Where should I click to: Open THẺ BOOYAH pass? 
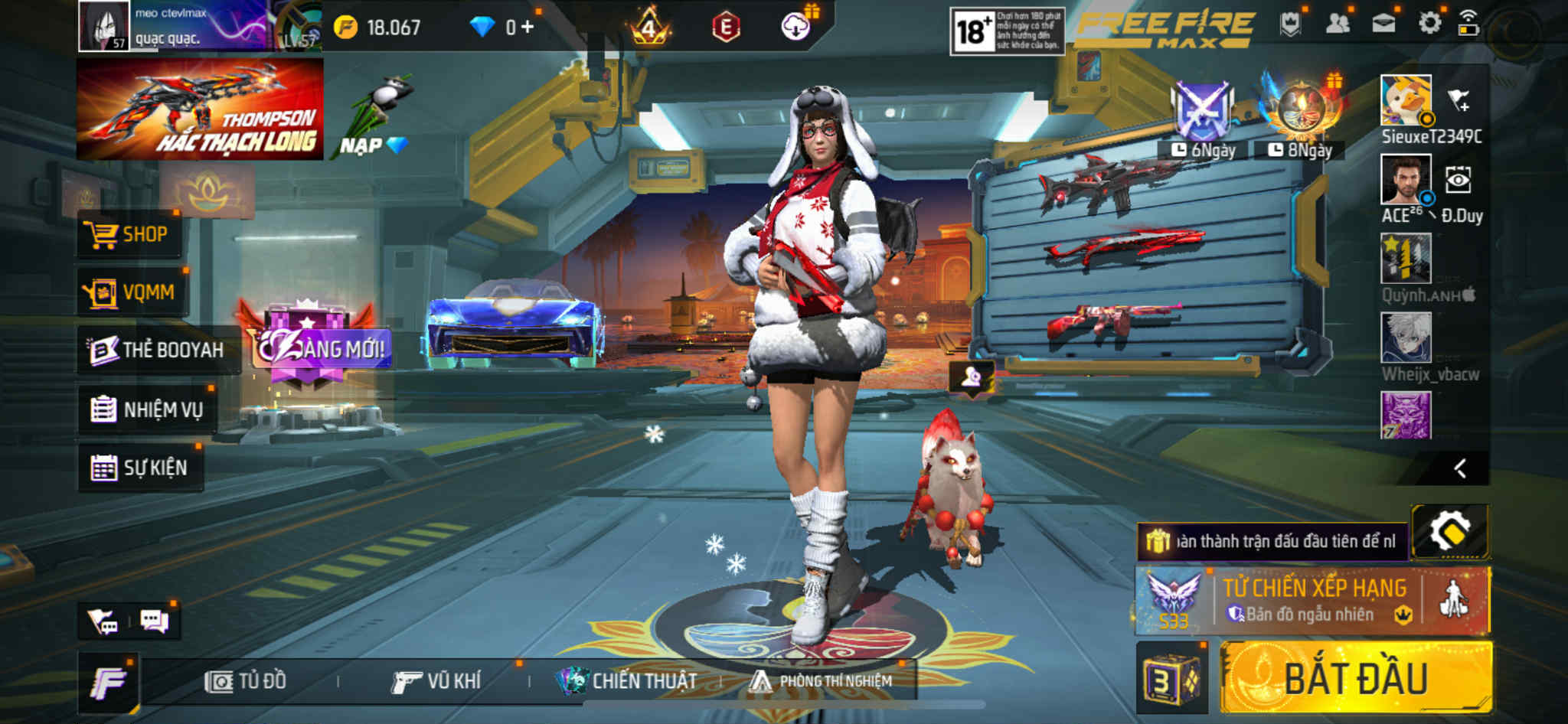tap(157, 351)
